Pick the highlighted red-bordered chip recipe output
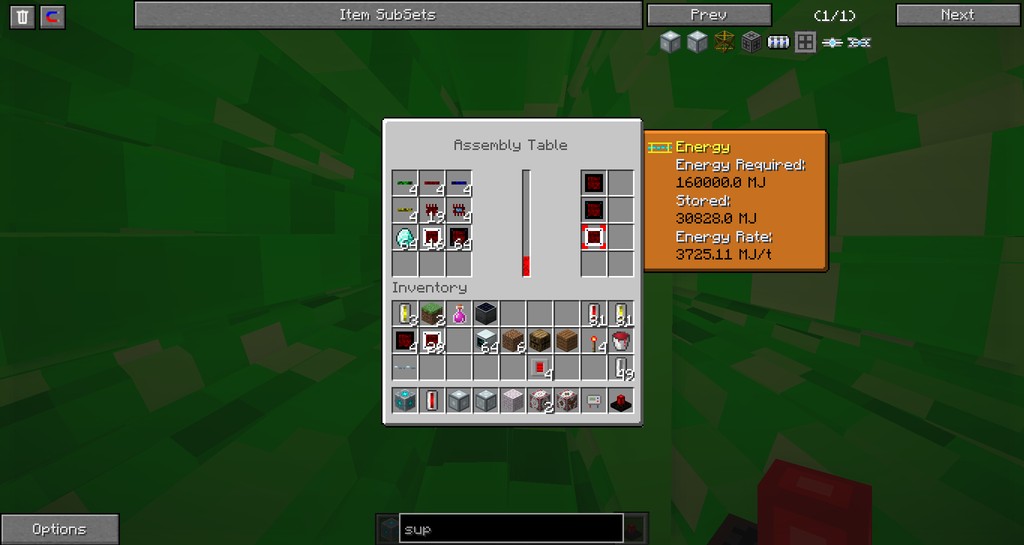The width and height of the screenshot is (1024, 545). click(593, 237)
